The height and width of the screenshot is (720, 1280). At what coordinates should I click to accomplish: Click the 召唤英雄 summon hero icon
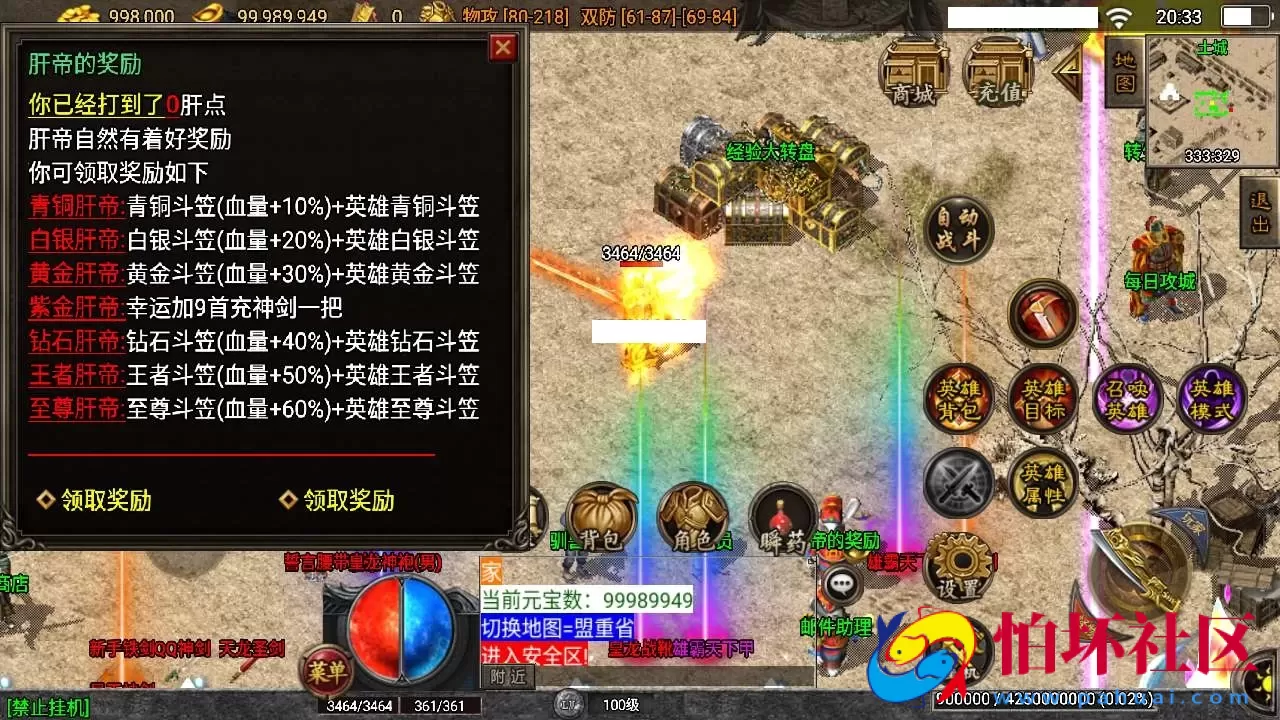(1127, 399)
